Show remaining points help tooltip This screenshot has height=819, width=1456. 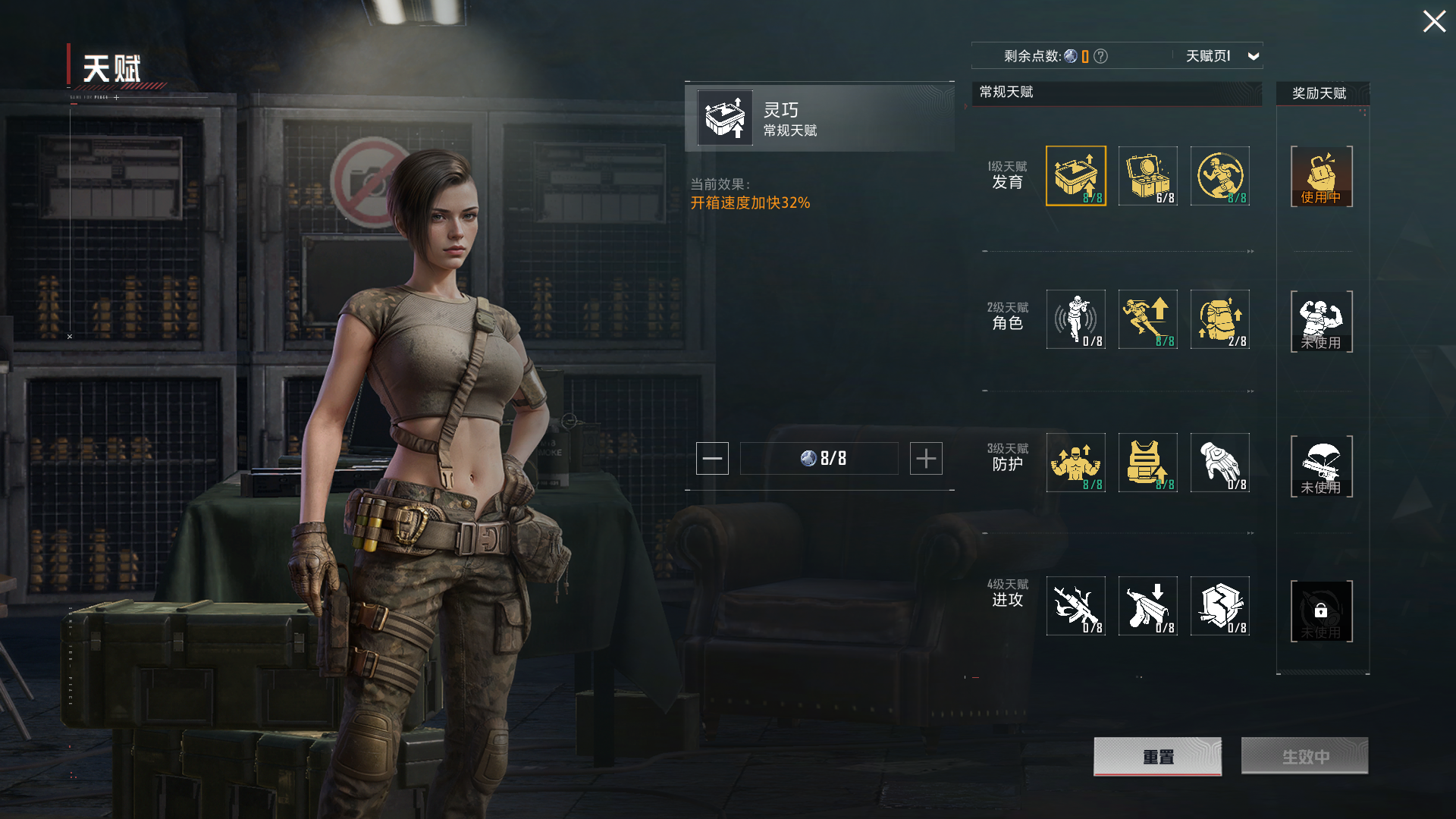click(1101, 56)
